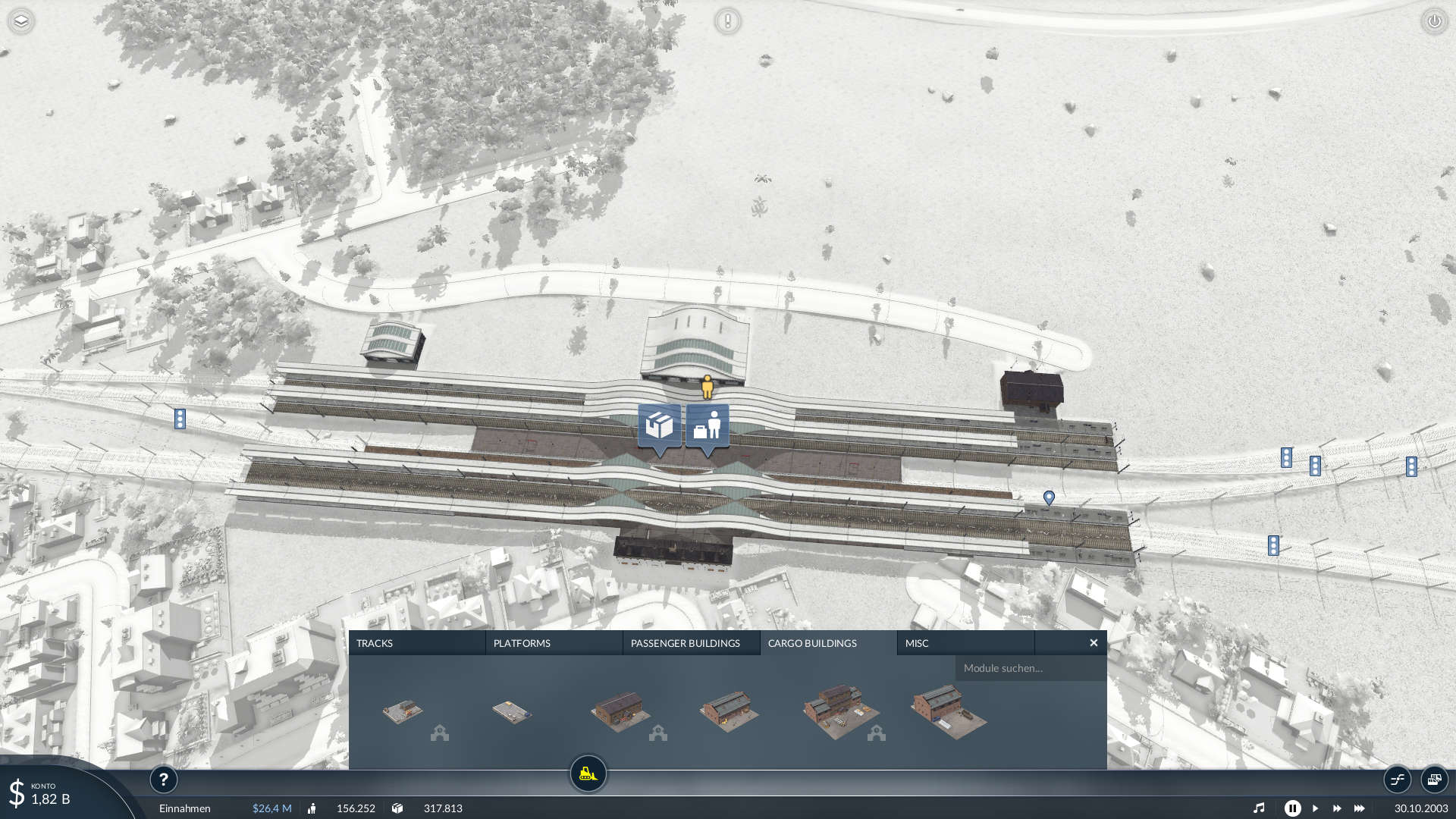Viewport: 1456px width, 819px height.
Task: Switch to the Tracks tab
Action: click(416, 643)
